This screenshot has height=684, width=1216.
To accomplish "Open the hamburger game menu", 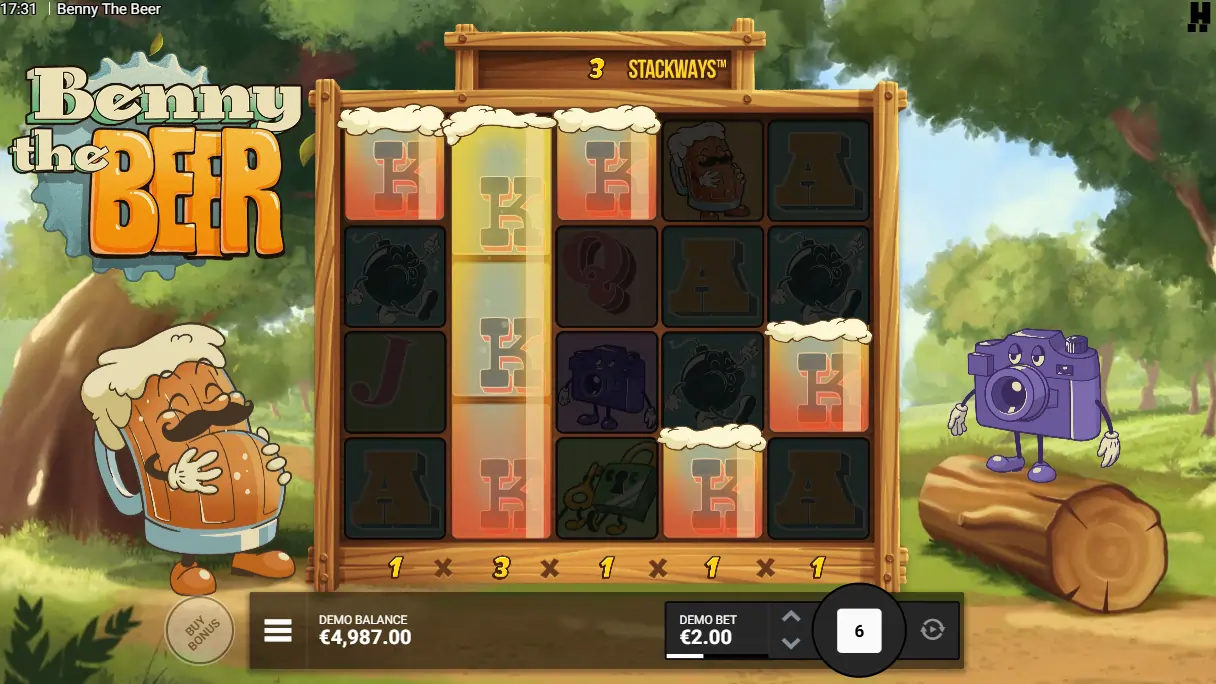I will [x=278, y=630].
